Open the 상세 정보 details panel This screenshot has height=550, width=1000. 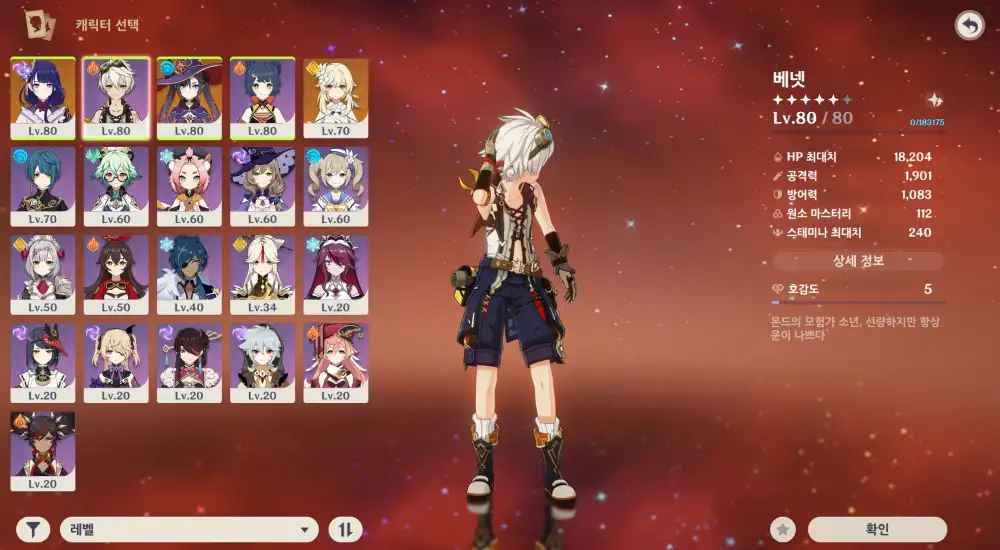[858, 261]
